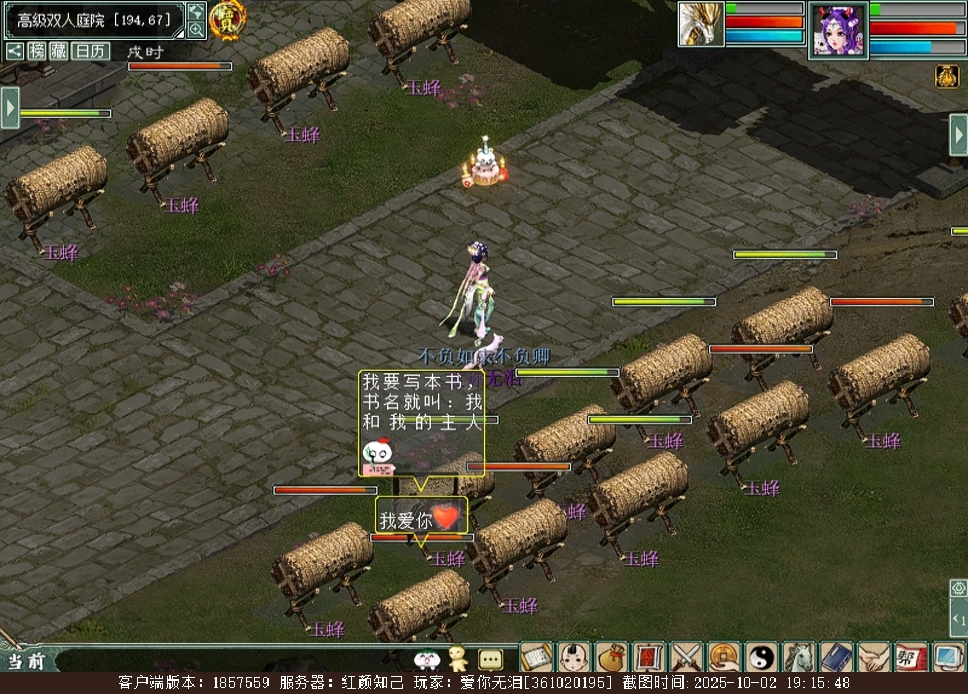Open the chat speech bubble button

click(x=490, y=659)
